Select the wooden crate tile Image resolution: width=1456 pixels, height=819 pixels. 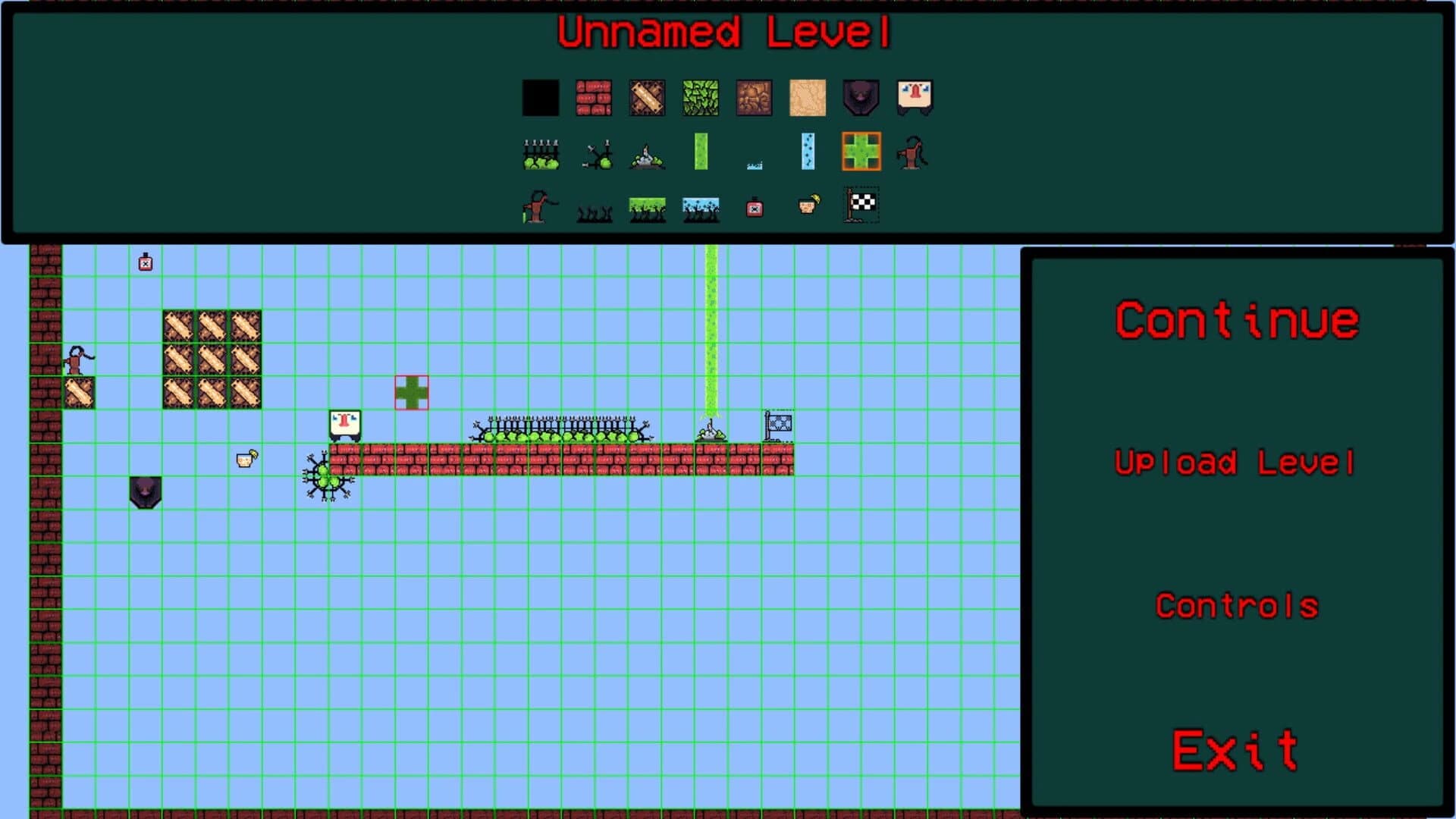tap(648, 98)
